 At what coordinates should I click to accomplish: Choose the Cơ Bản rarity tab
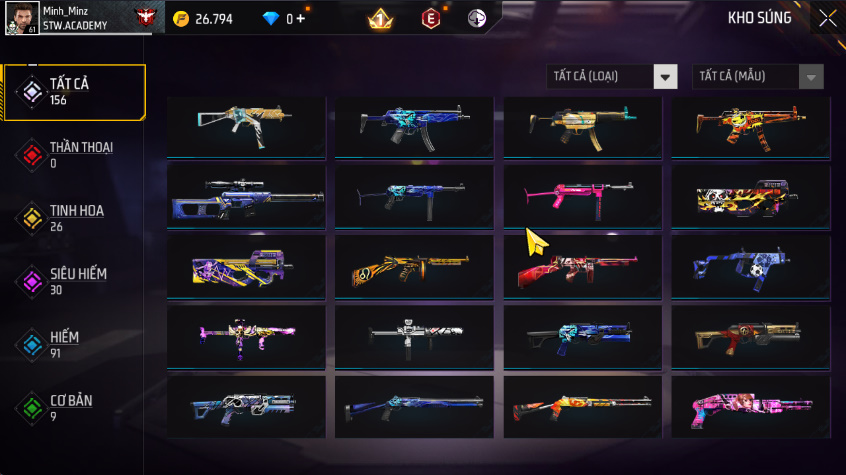(73, 406)
